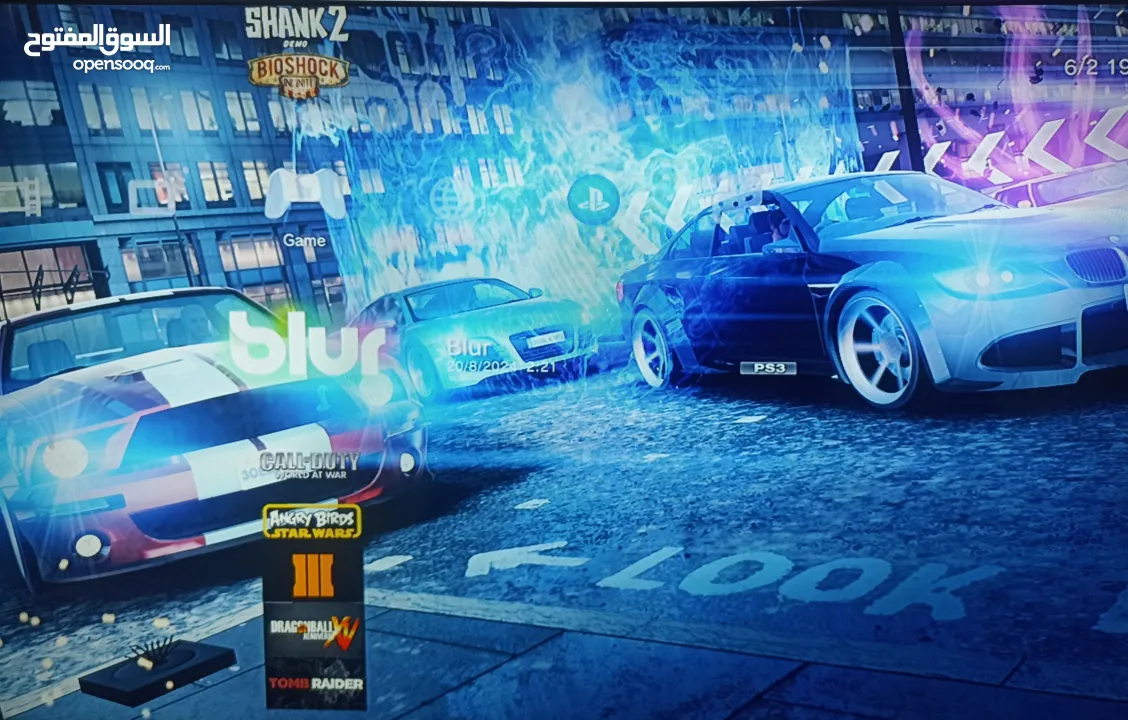1128x720 pixels.
Task: Select the Shank 2 Demo game
Action: (x=296, y=25)
